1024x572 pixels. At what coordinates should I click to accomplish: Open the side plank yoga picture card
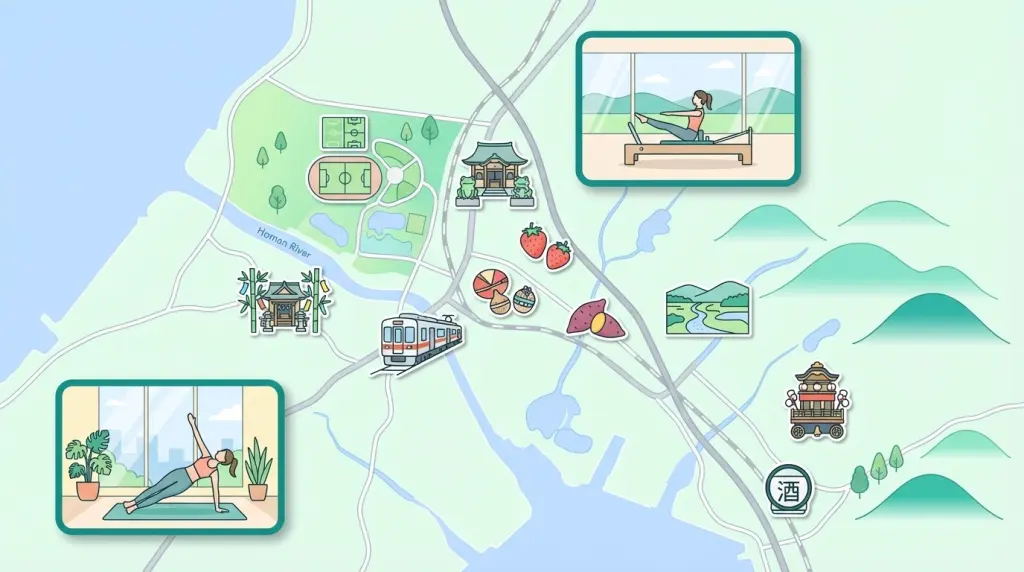point(170,456)
